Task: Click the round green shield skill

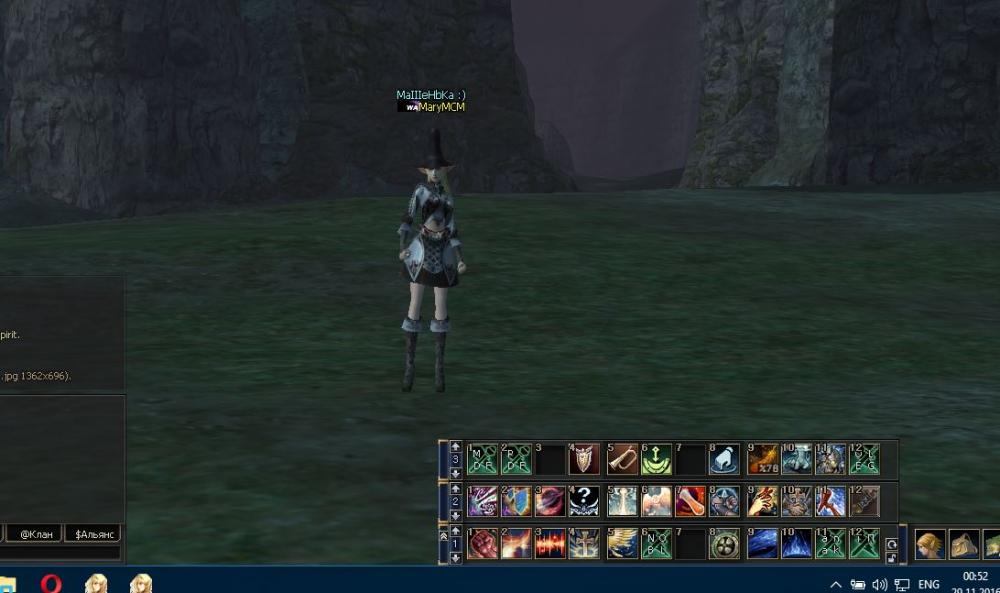Action: coord(724,543)
